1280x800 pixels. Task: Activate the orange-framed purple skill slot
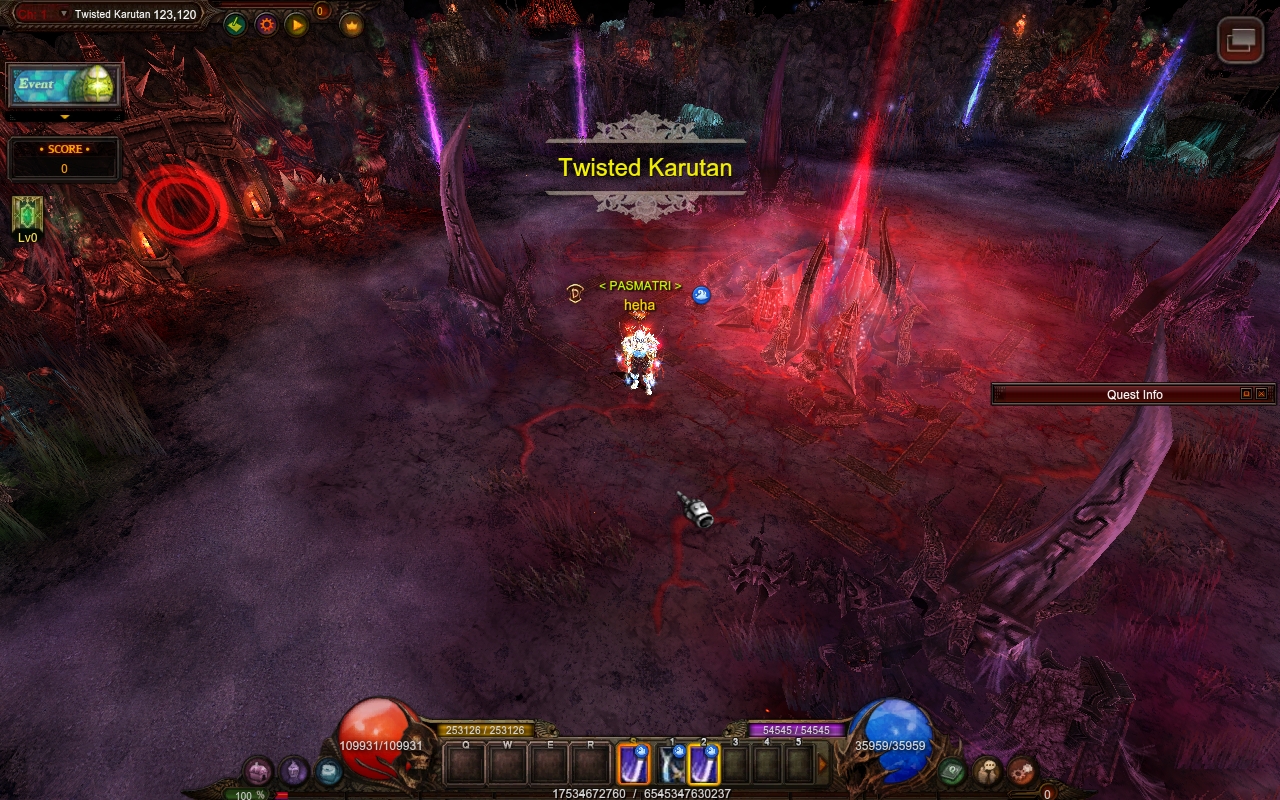634,765
